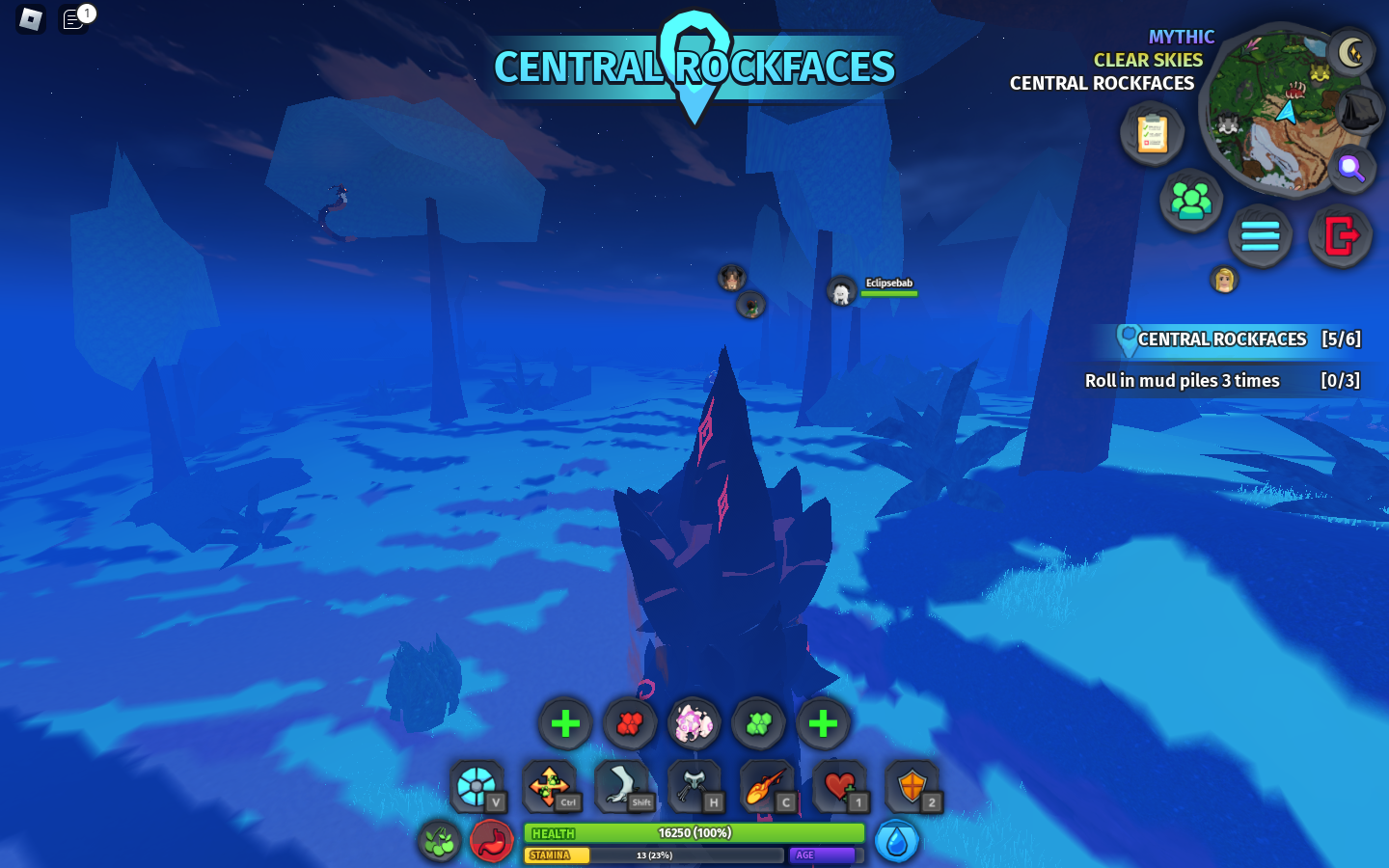Open the Roblox chat overlay icon

(74, 18)
